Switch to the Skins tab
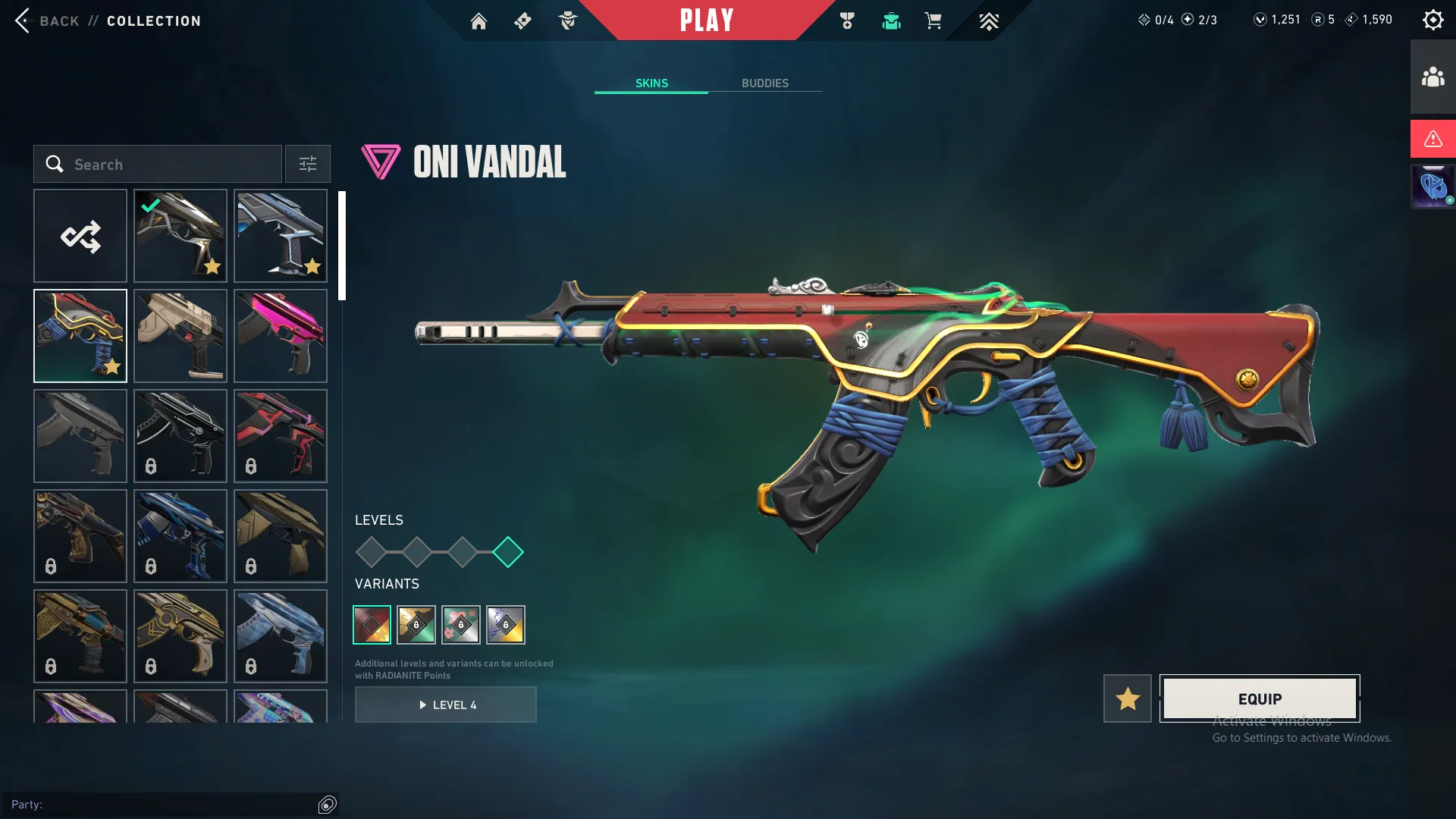The height and width of the screenshot is (819, 1456). coord(651,83)
